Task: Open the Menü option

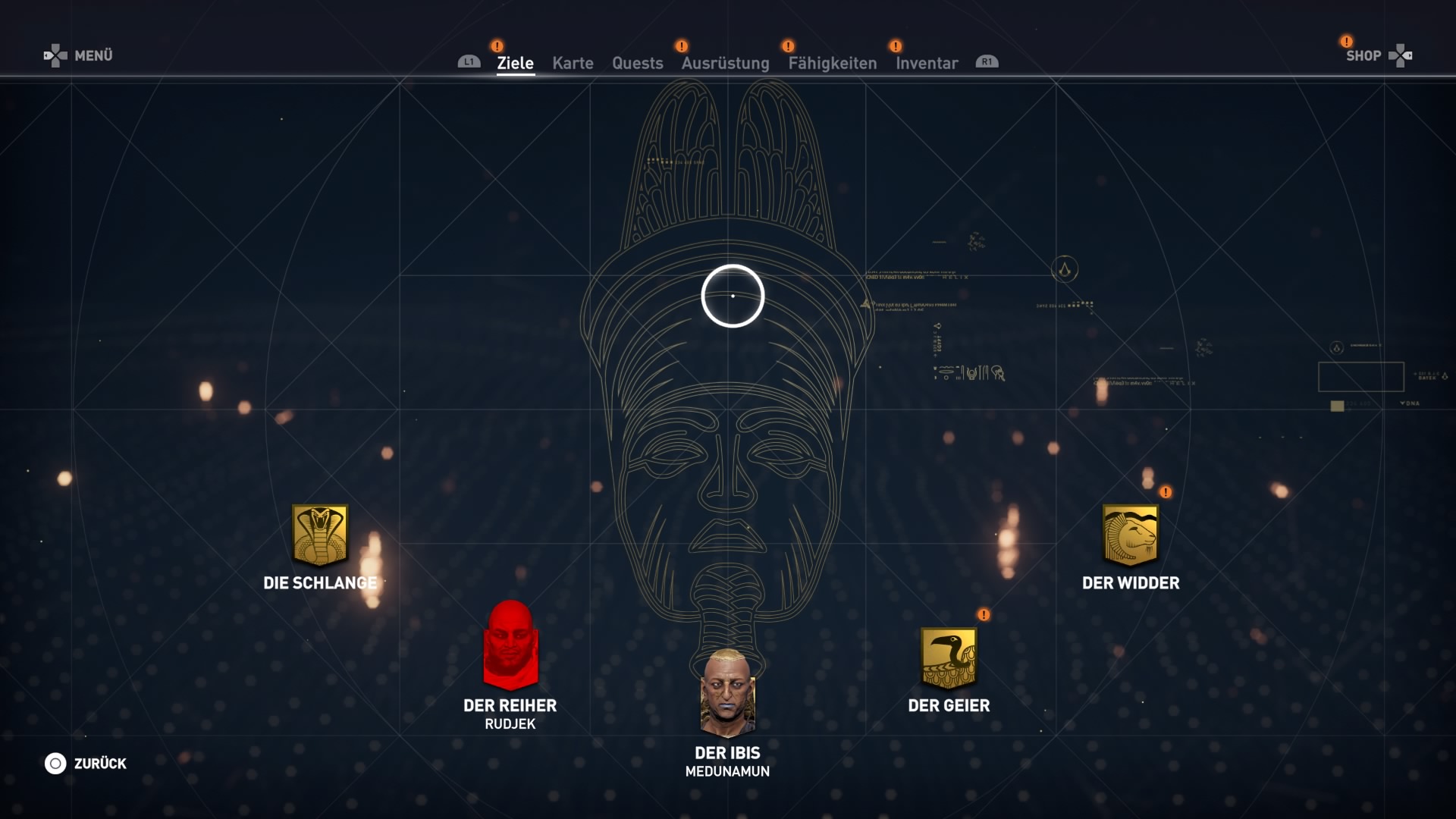Action: (79, 55)
